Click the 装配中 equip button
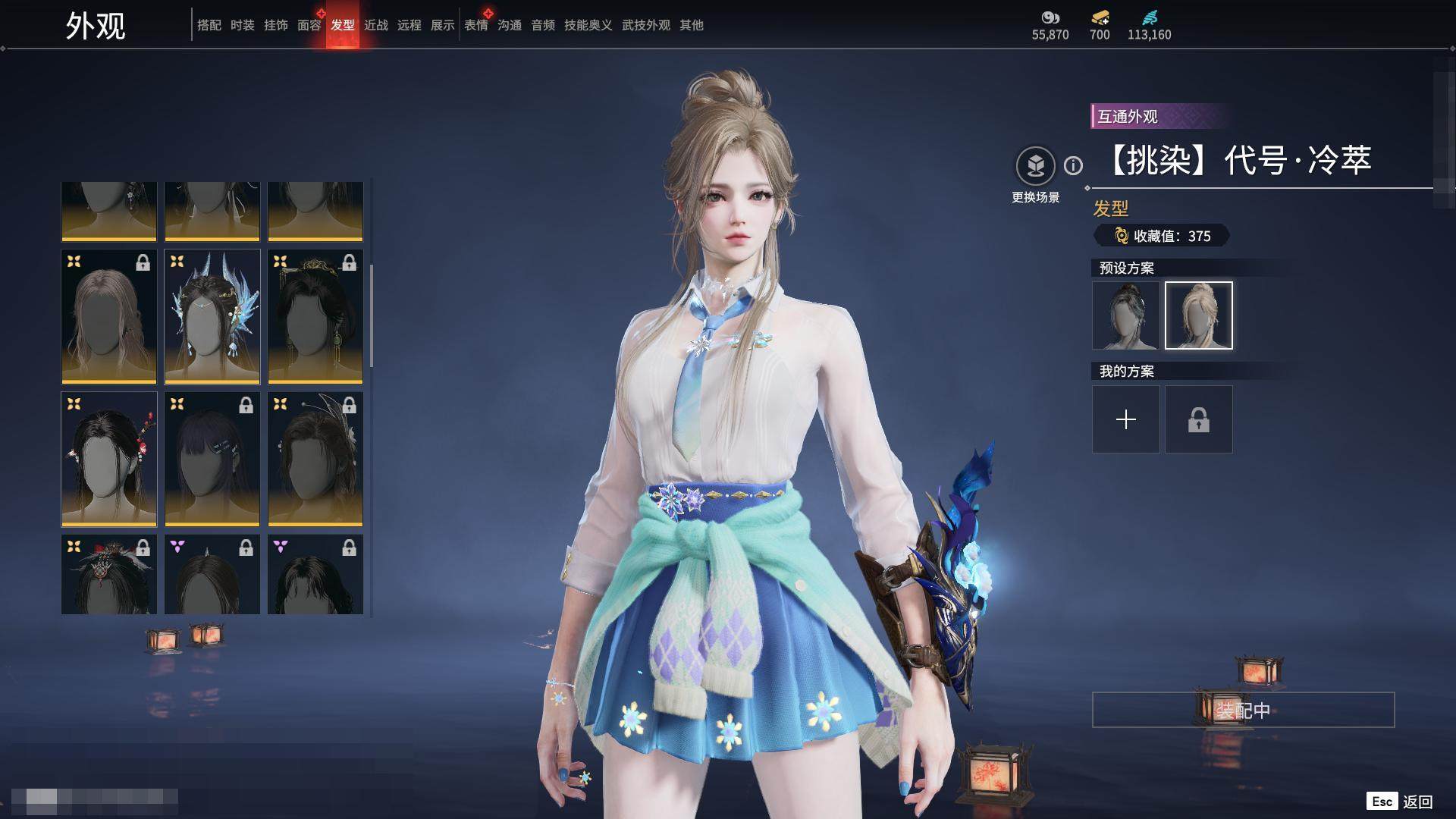Screen dimensions: 1456x819 tap(1243, 710)
